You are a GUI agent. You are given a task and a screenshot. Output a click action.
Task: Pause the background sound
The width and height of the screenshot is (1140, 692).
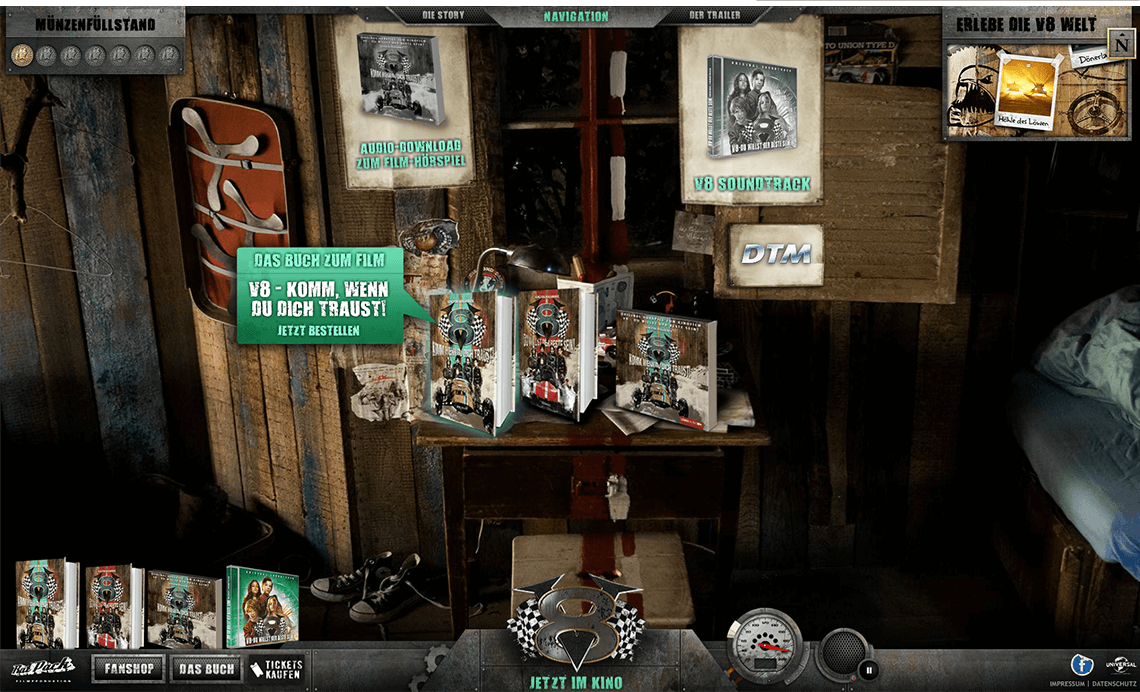(869, 670)
